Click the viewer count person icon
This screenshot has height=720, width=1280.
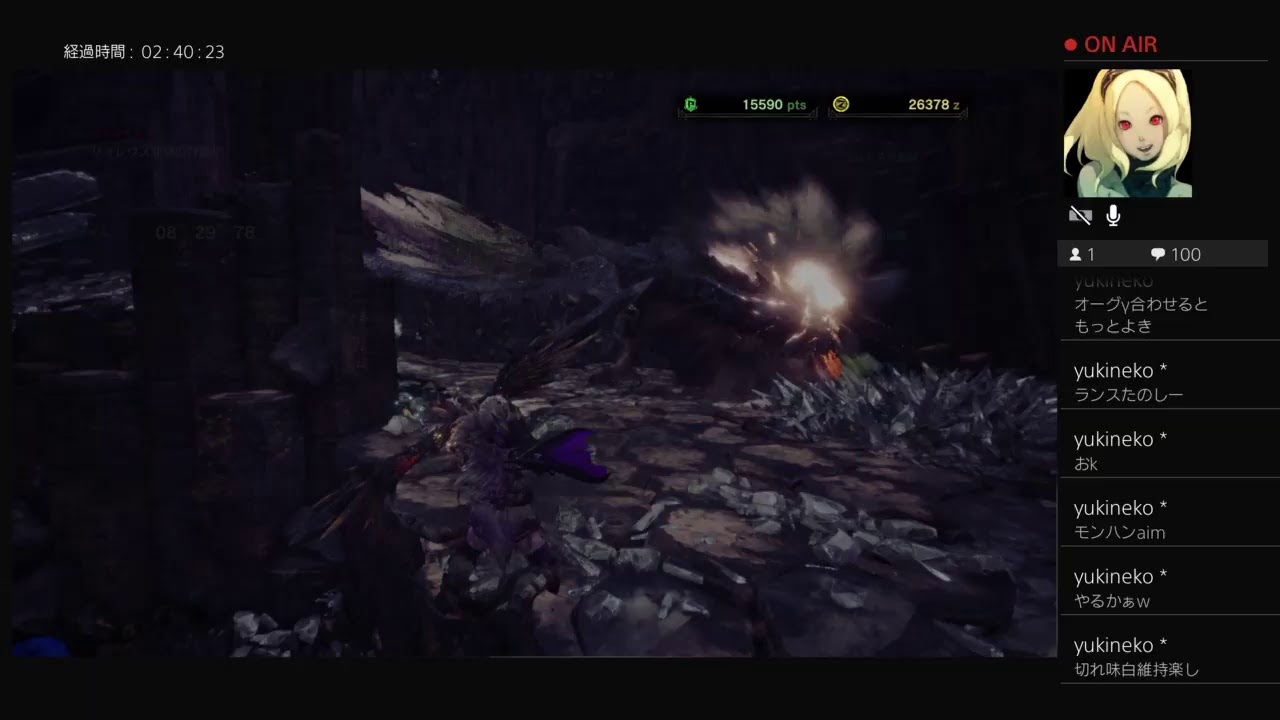pos(1078,254)
